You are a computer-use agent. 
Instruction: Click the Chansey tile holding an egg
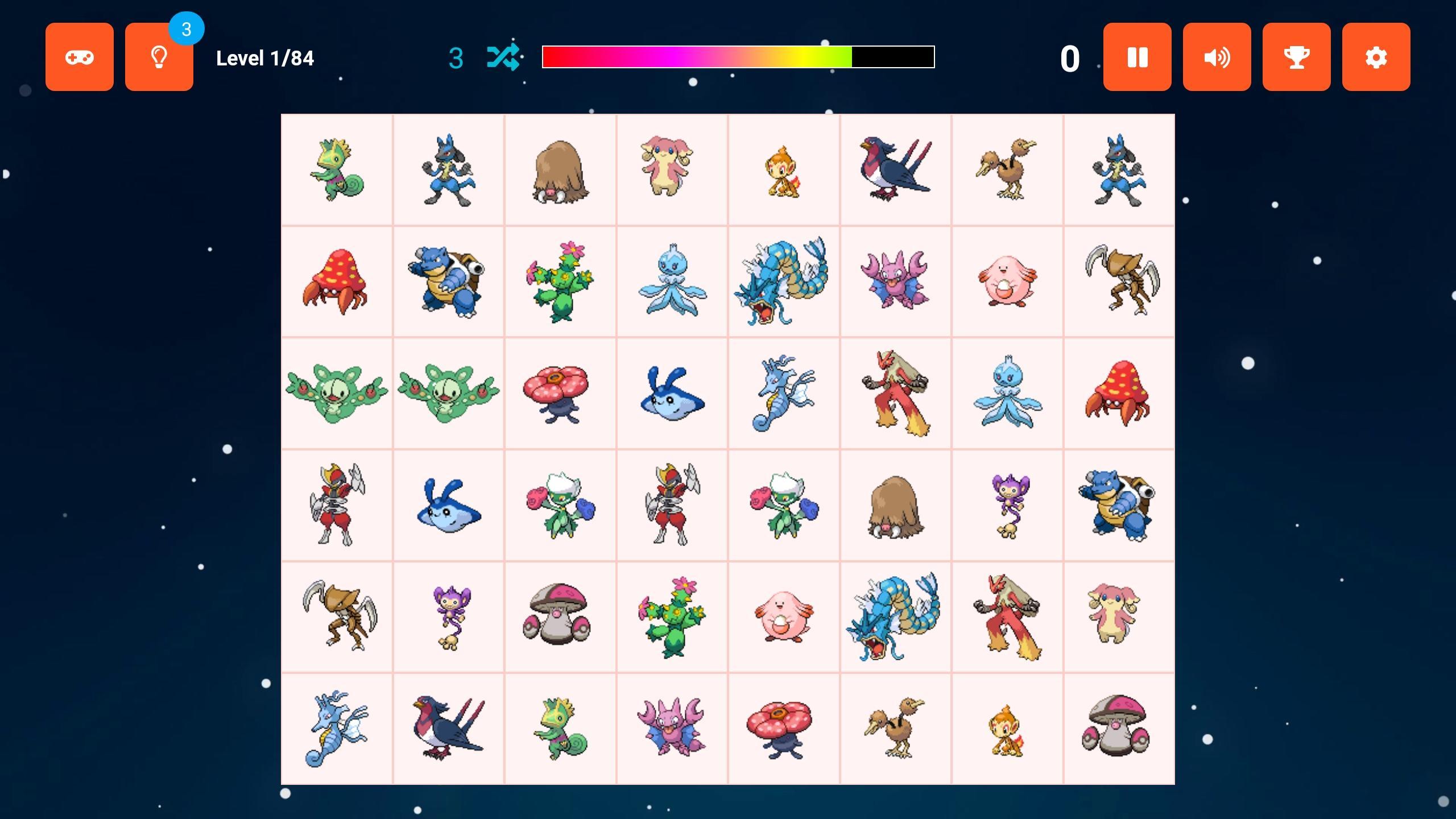pos(1008,282)
